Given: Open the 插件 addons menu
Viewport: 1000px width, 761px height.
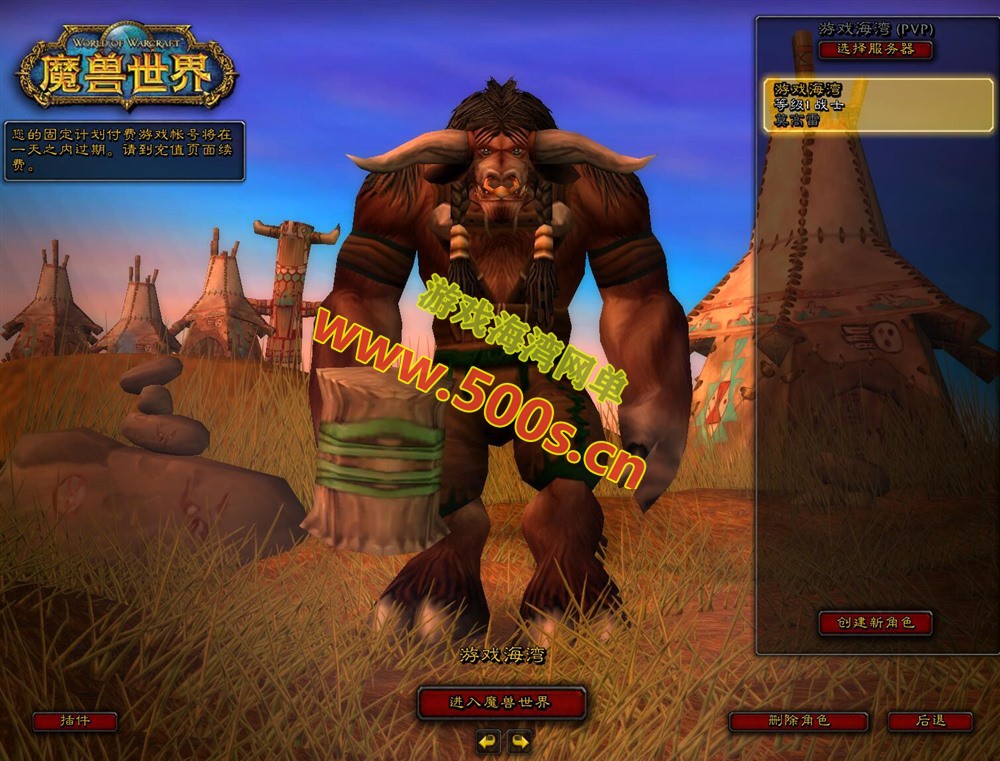Looking at the screenshot, I should click(75, 721).
